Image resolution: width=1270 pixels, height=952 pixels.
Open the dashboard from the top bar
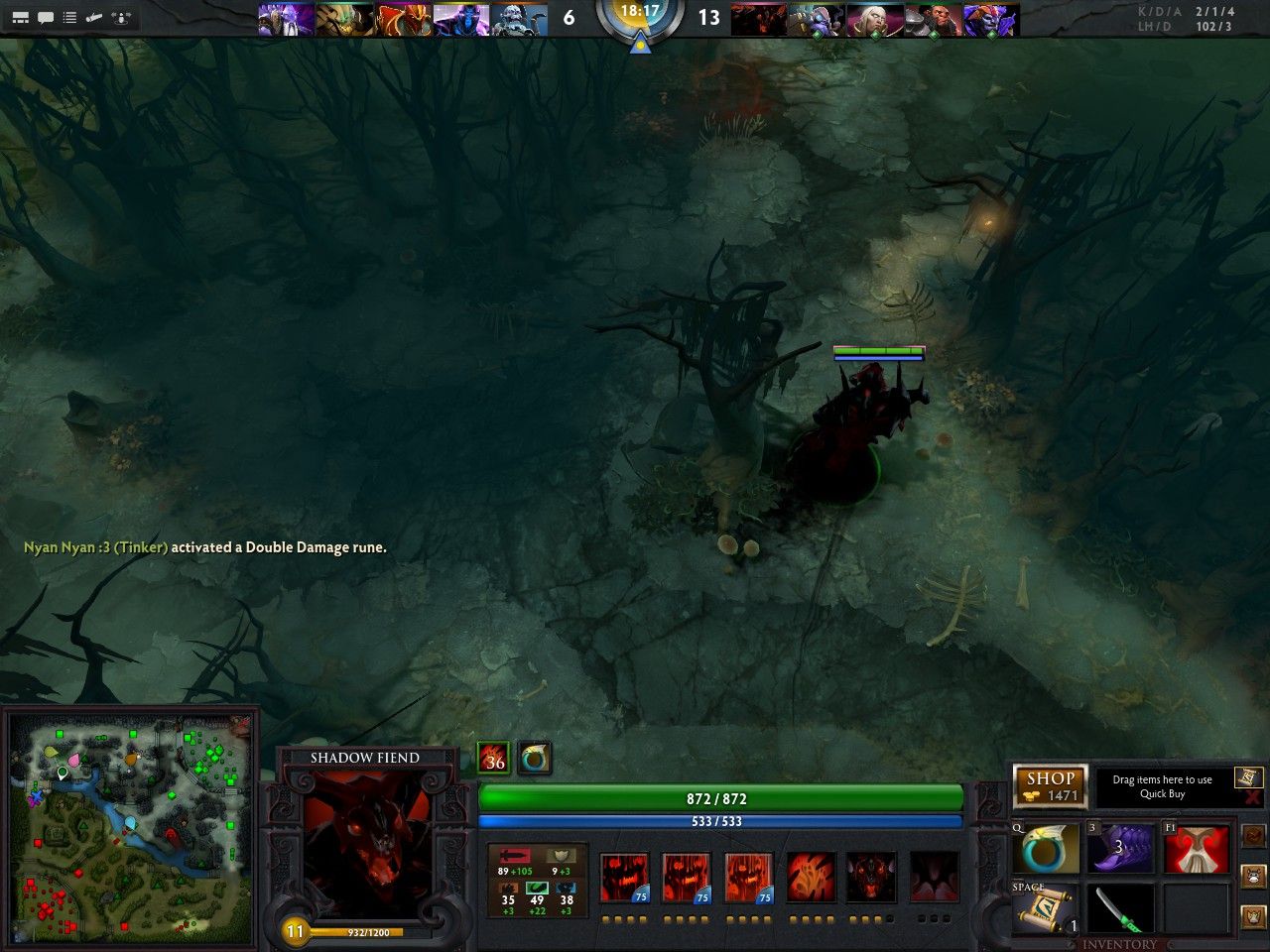(20, 17)
